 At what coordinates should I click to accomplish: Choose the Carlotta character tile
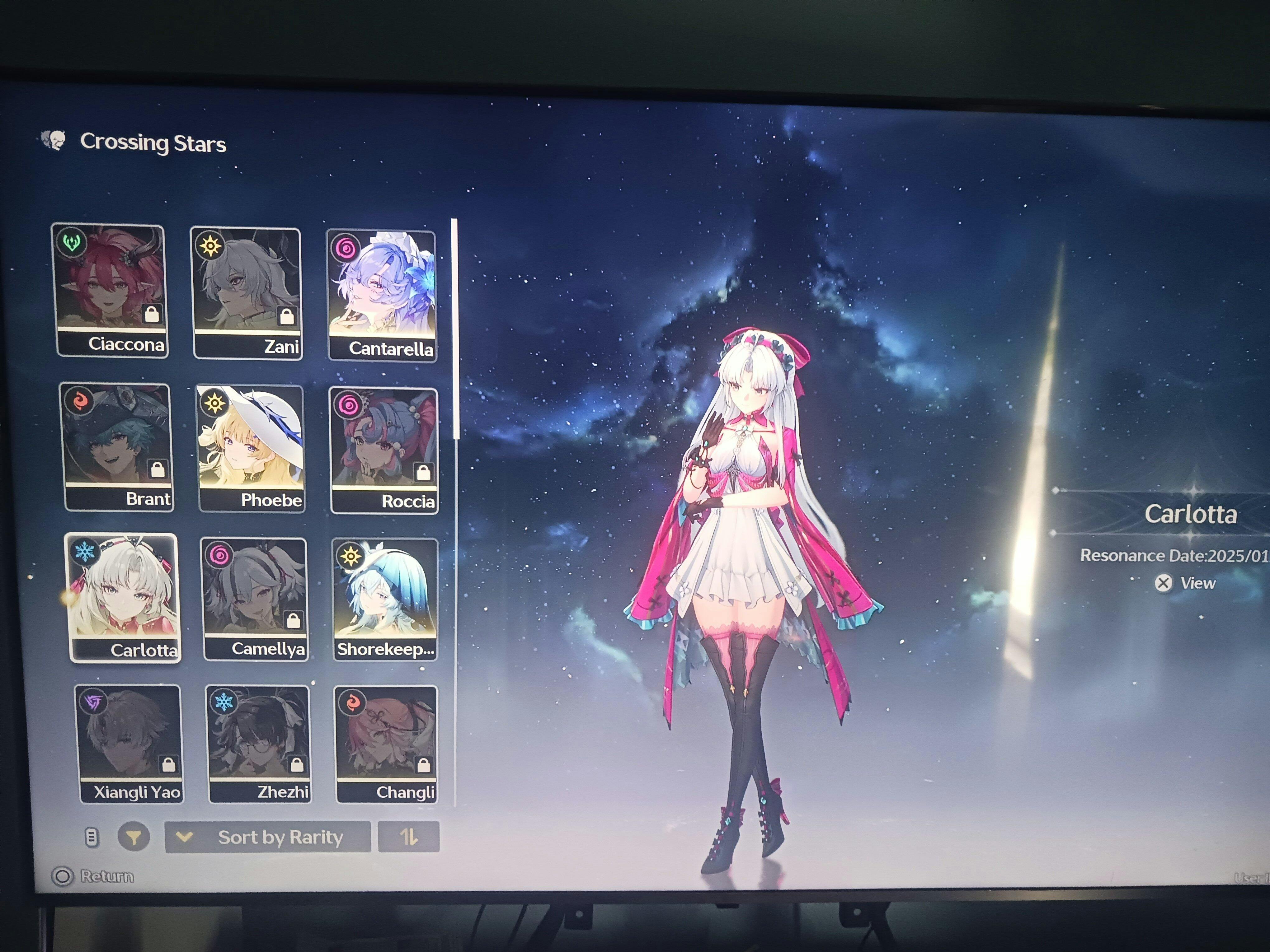(124, 597)
